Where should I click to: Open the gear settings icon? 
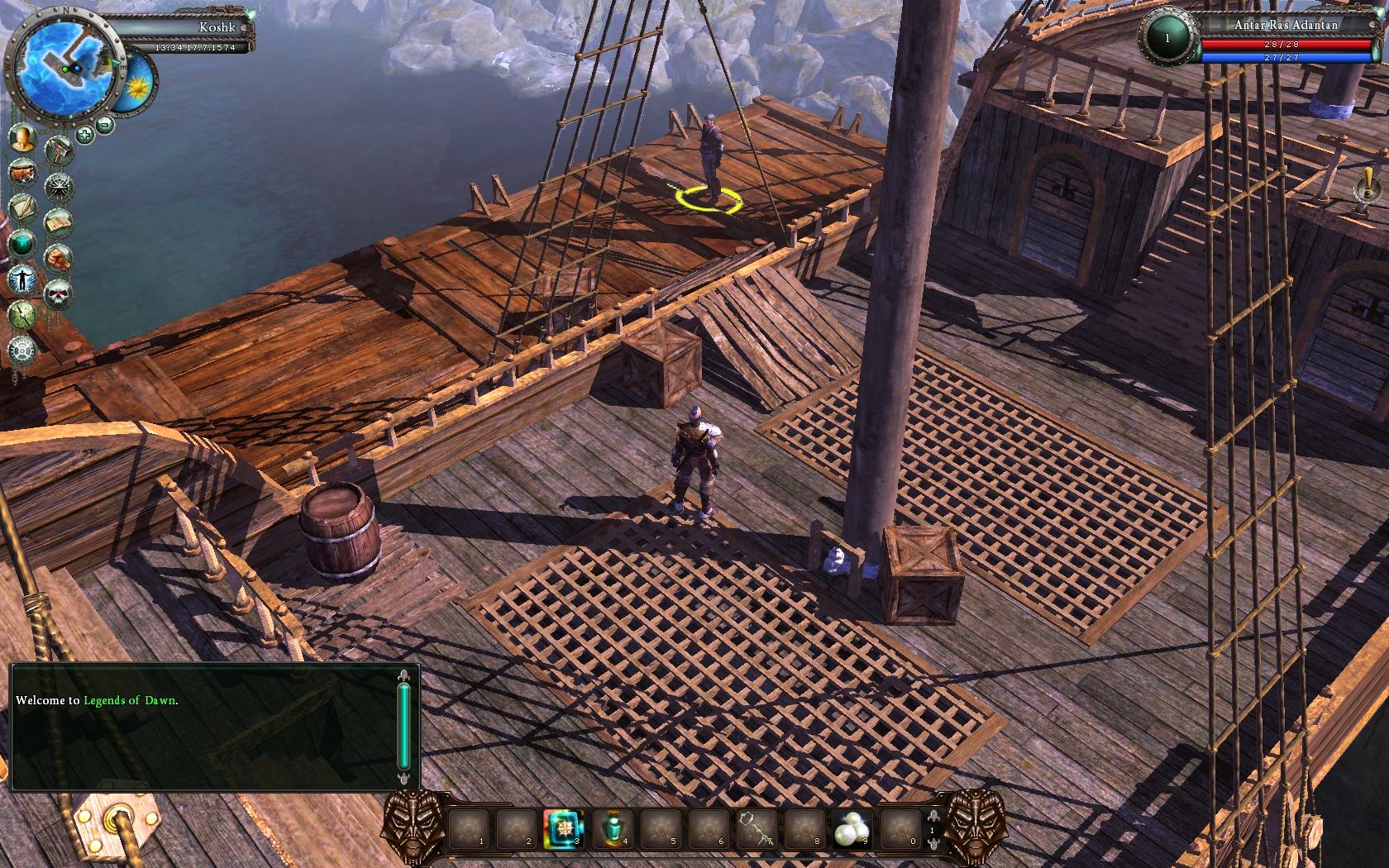pos(21,350)
